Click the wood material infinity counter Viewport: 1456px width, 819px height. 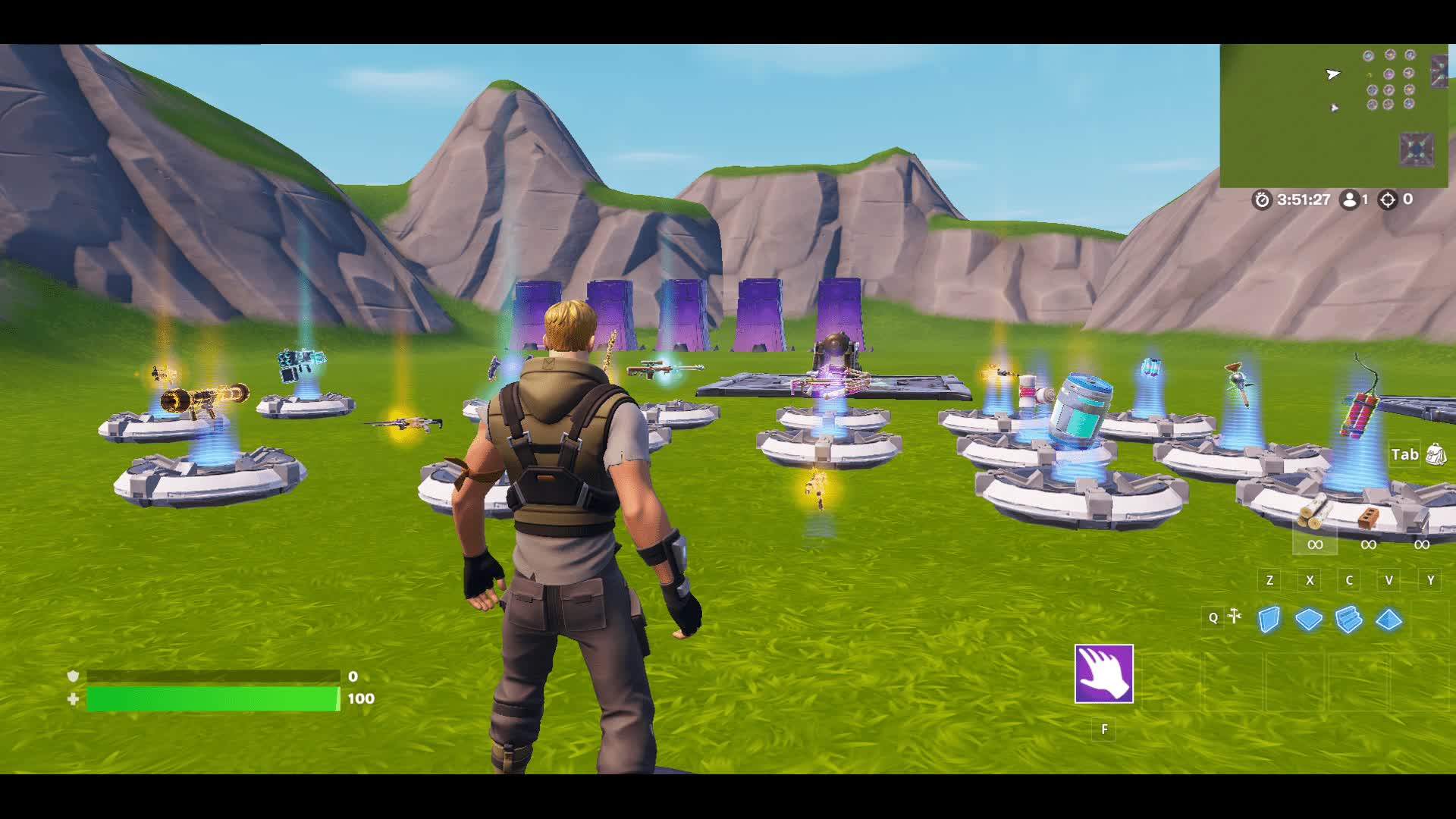[x=1313, y=544]
